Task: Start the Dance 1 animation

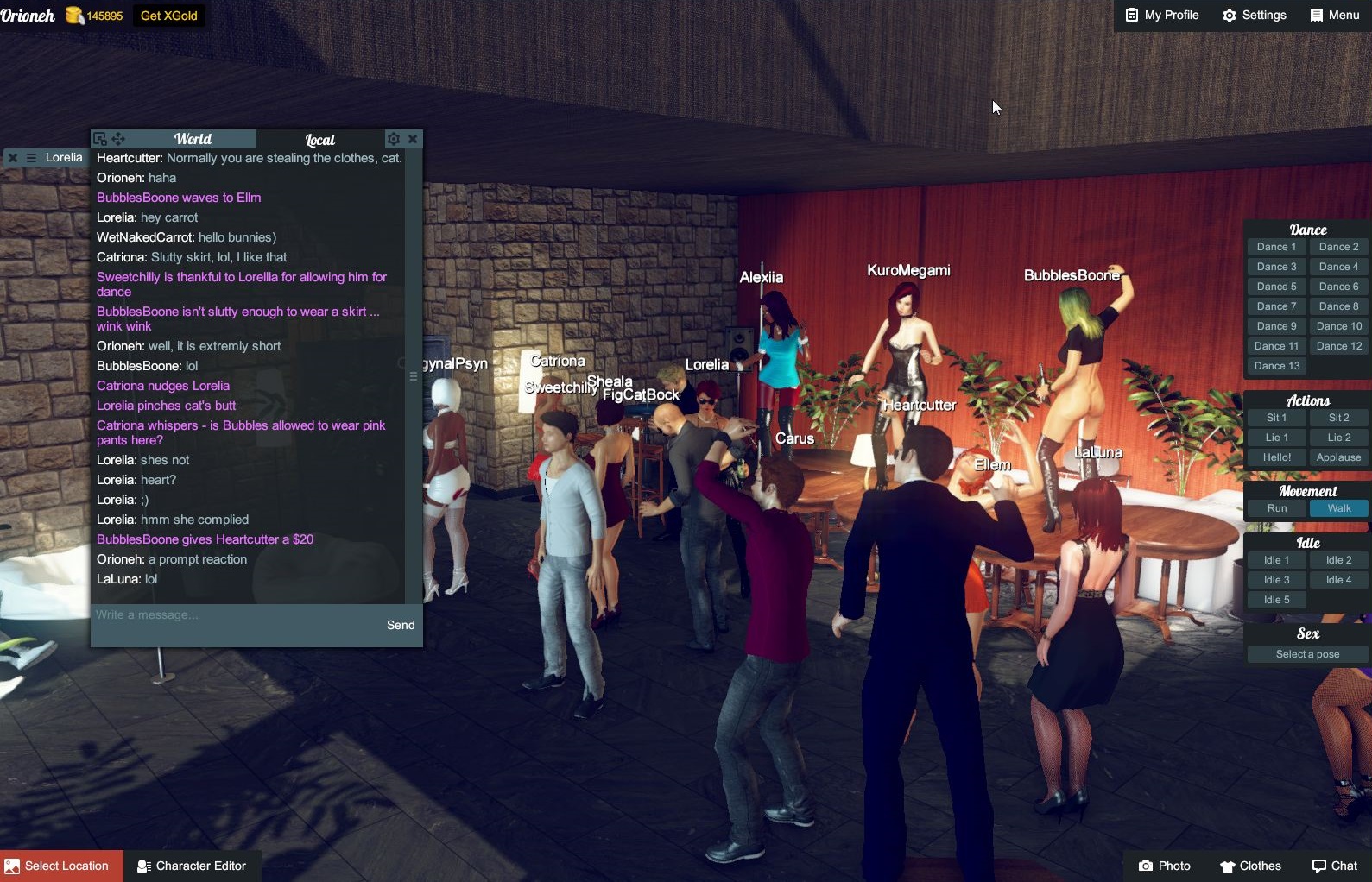Action: [x=1276, y=247]
